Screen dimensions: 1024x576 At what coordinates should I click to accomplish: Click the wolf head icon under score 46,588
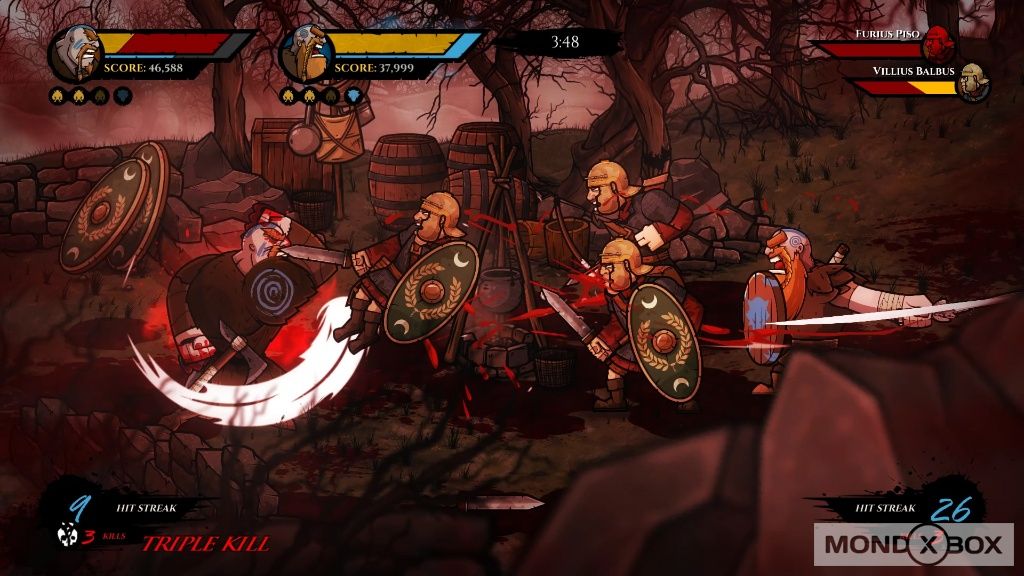122,96
